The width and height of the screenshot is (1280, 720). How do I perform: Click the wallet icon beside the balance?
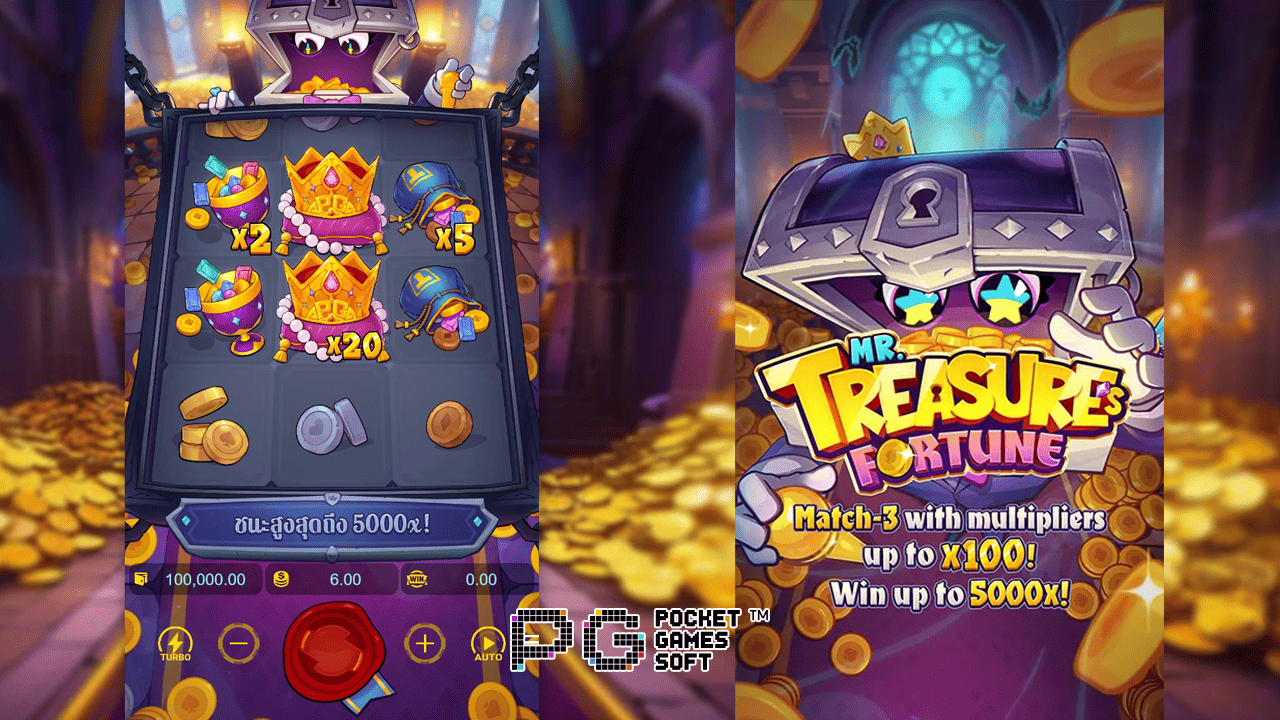coord(143,578)
